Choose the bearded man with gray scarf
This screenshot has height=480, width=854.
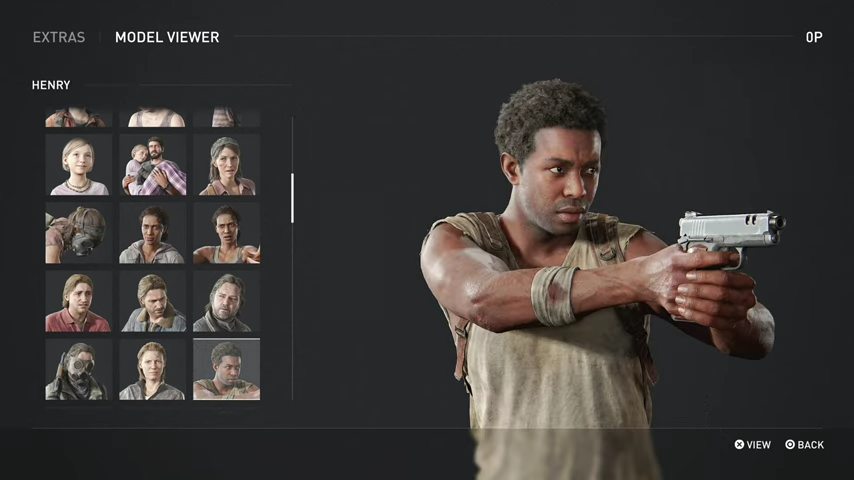tap(226, 301)
